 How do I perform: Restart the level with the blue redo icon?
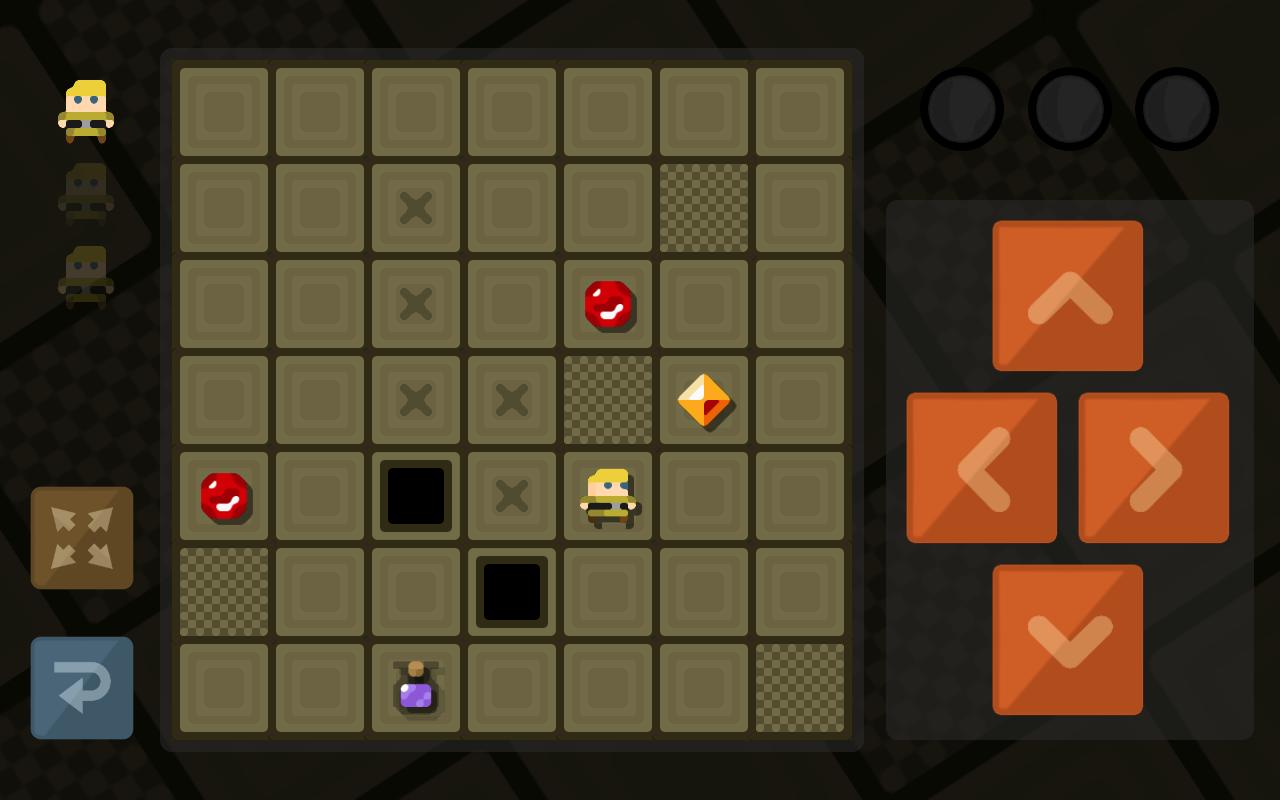coord(82,688)
